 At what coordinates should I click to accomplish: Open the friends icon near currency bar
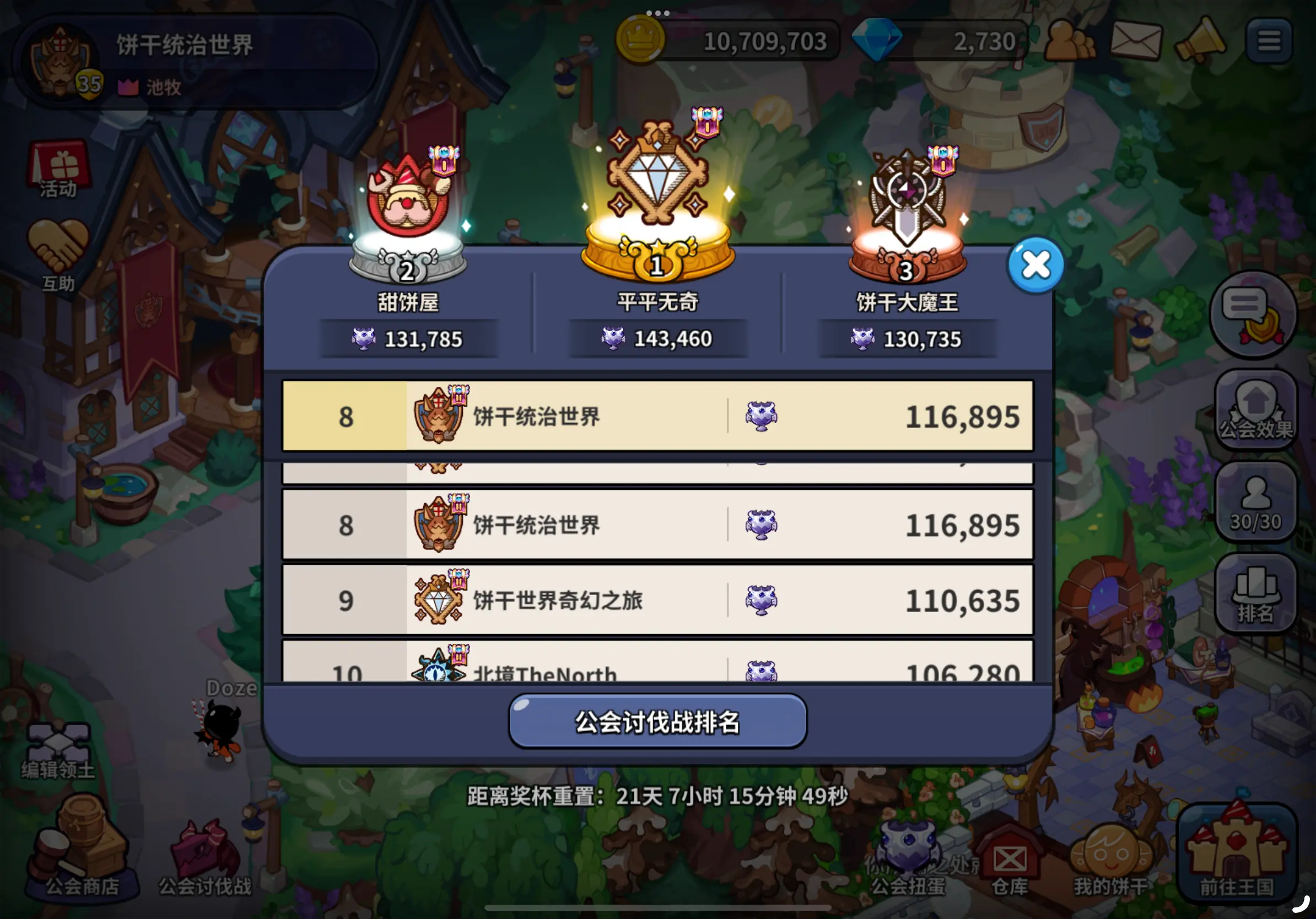point(1071,40)
